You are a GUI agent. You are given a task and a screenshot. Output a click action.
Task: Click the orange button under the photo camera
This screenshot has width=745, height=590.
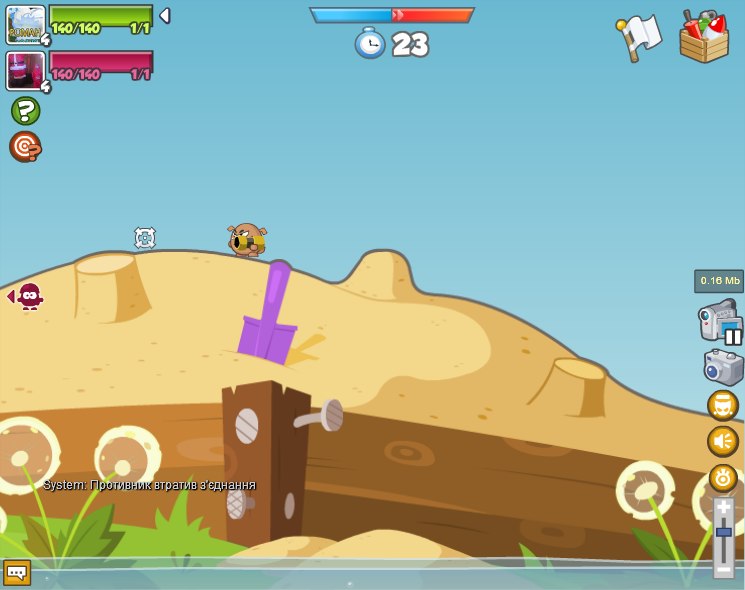click(x=722, y=405)
